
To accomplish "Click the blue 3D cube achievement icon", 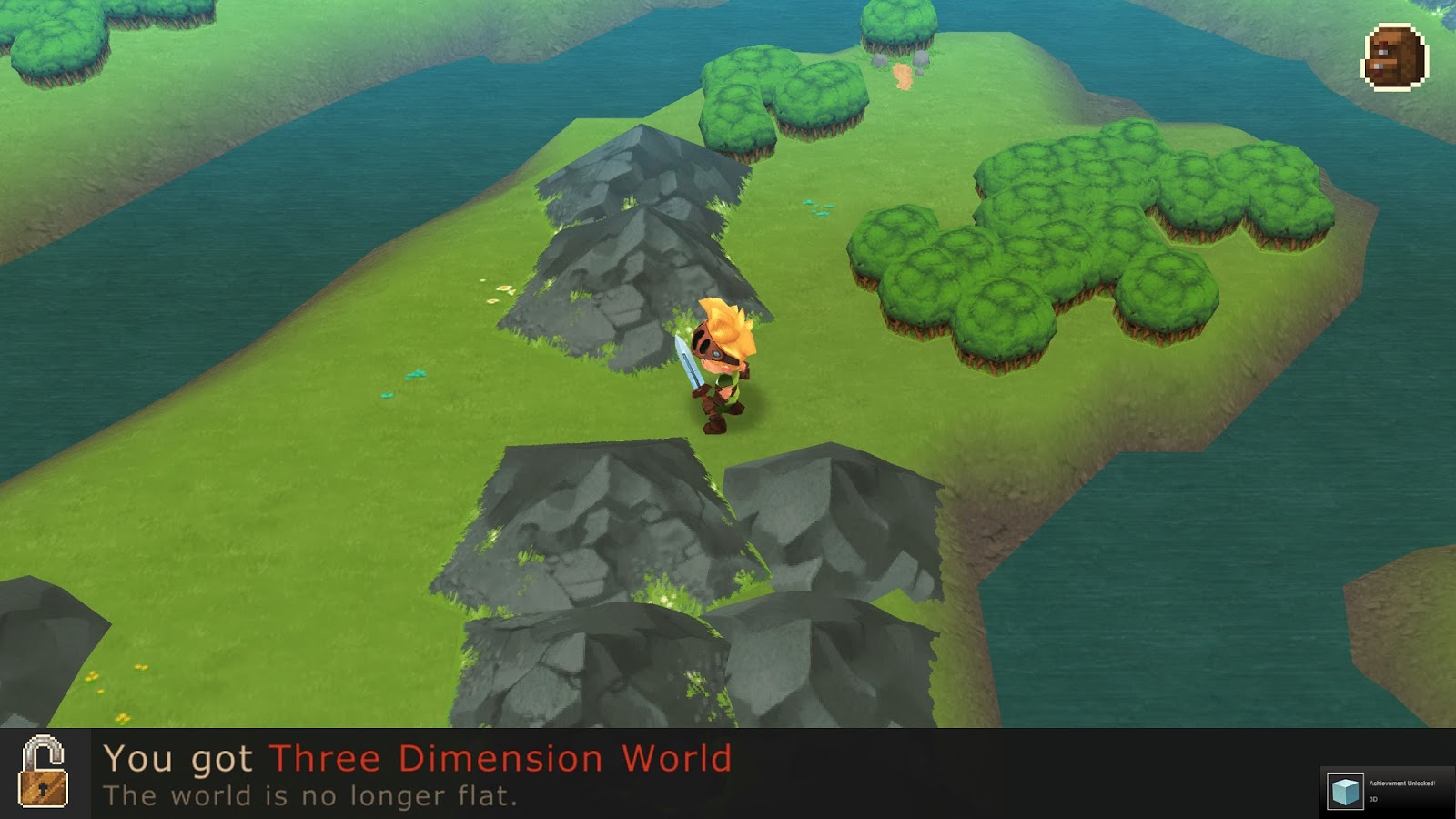I will point(1345,790).
